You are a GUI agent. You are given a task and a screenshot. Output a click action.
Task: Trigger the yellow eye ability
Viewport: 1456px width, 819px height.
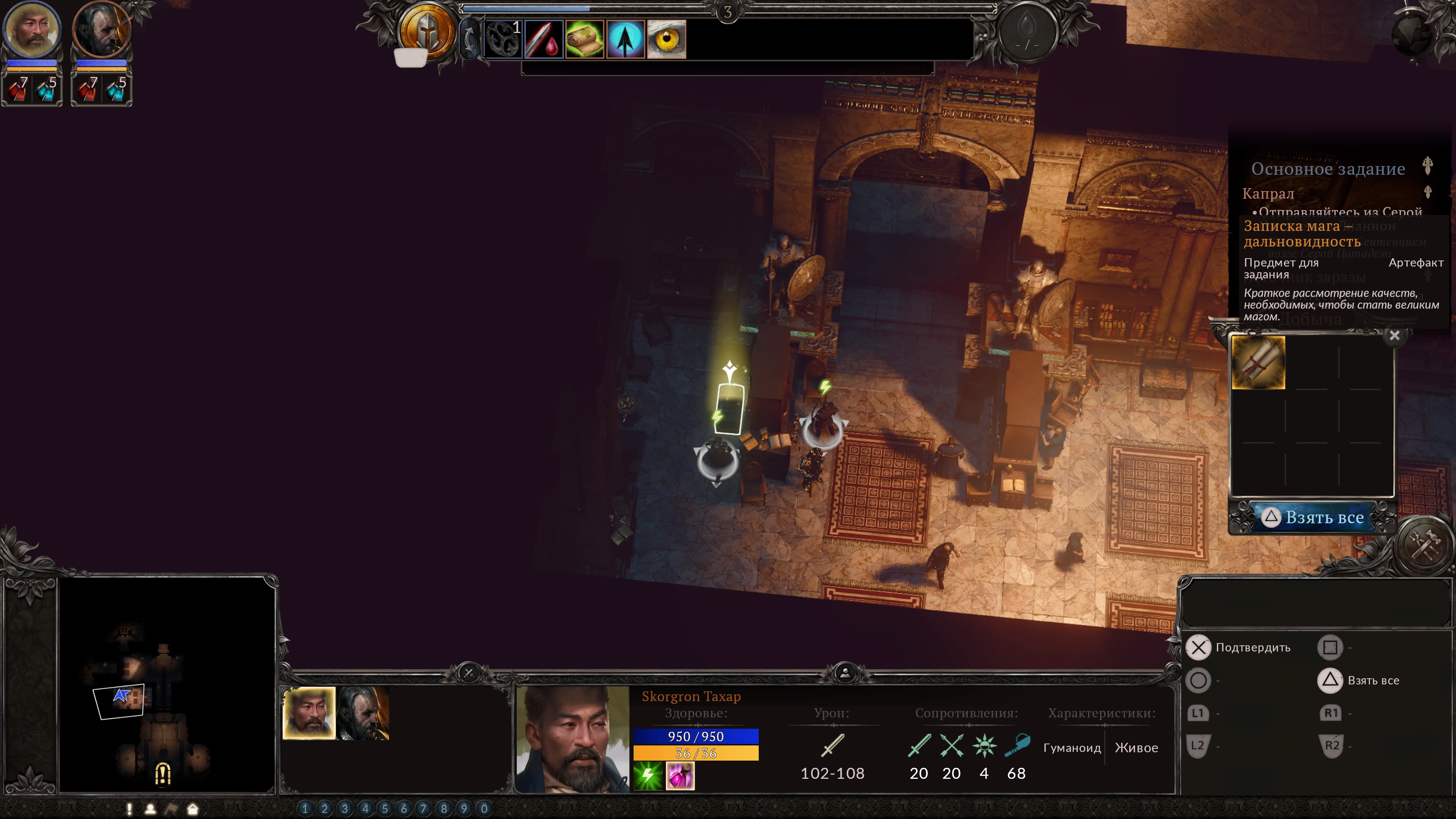667,39
